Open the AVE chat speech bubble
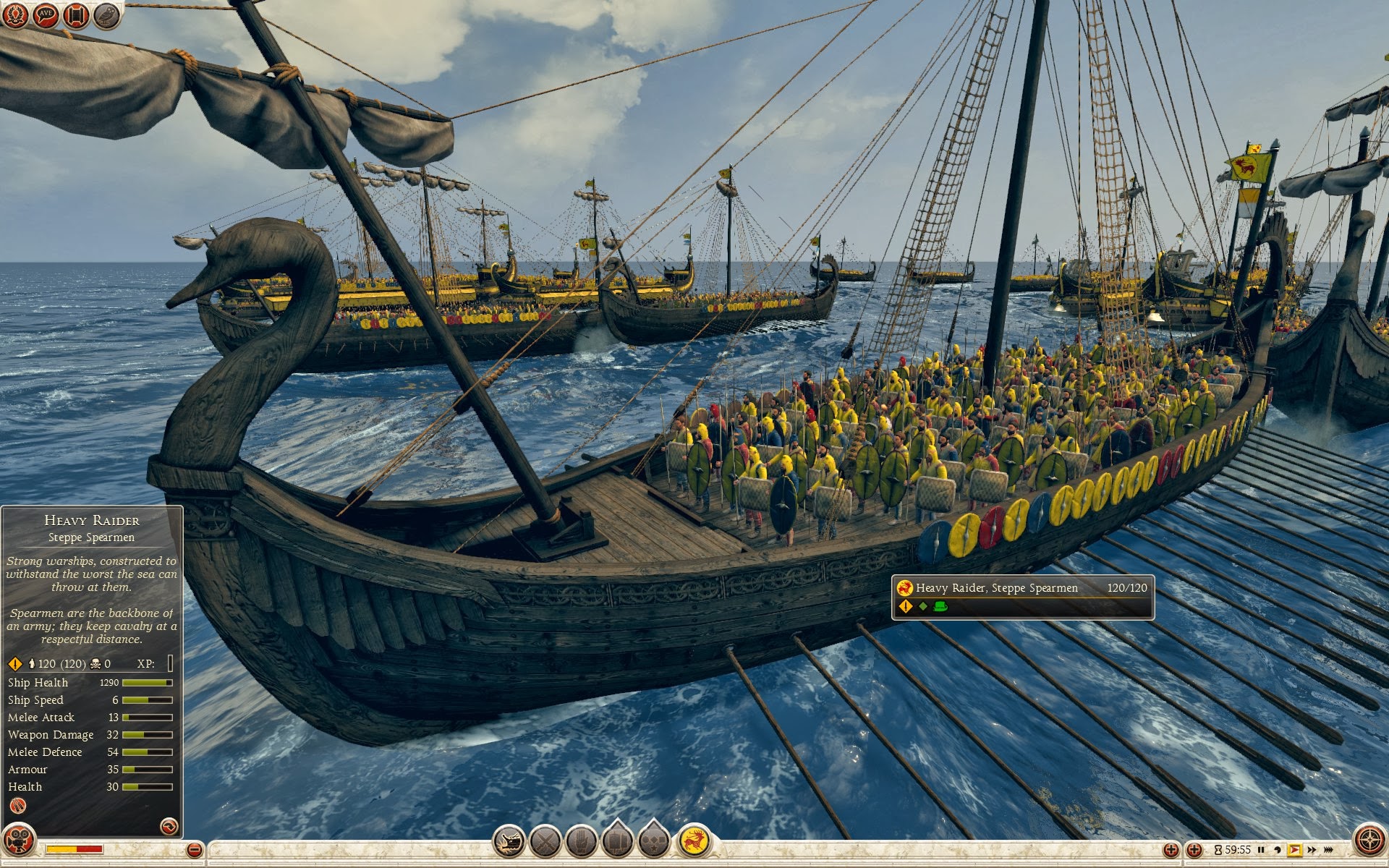 coord(46,15)
